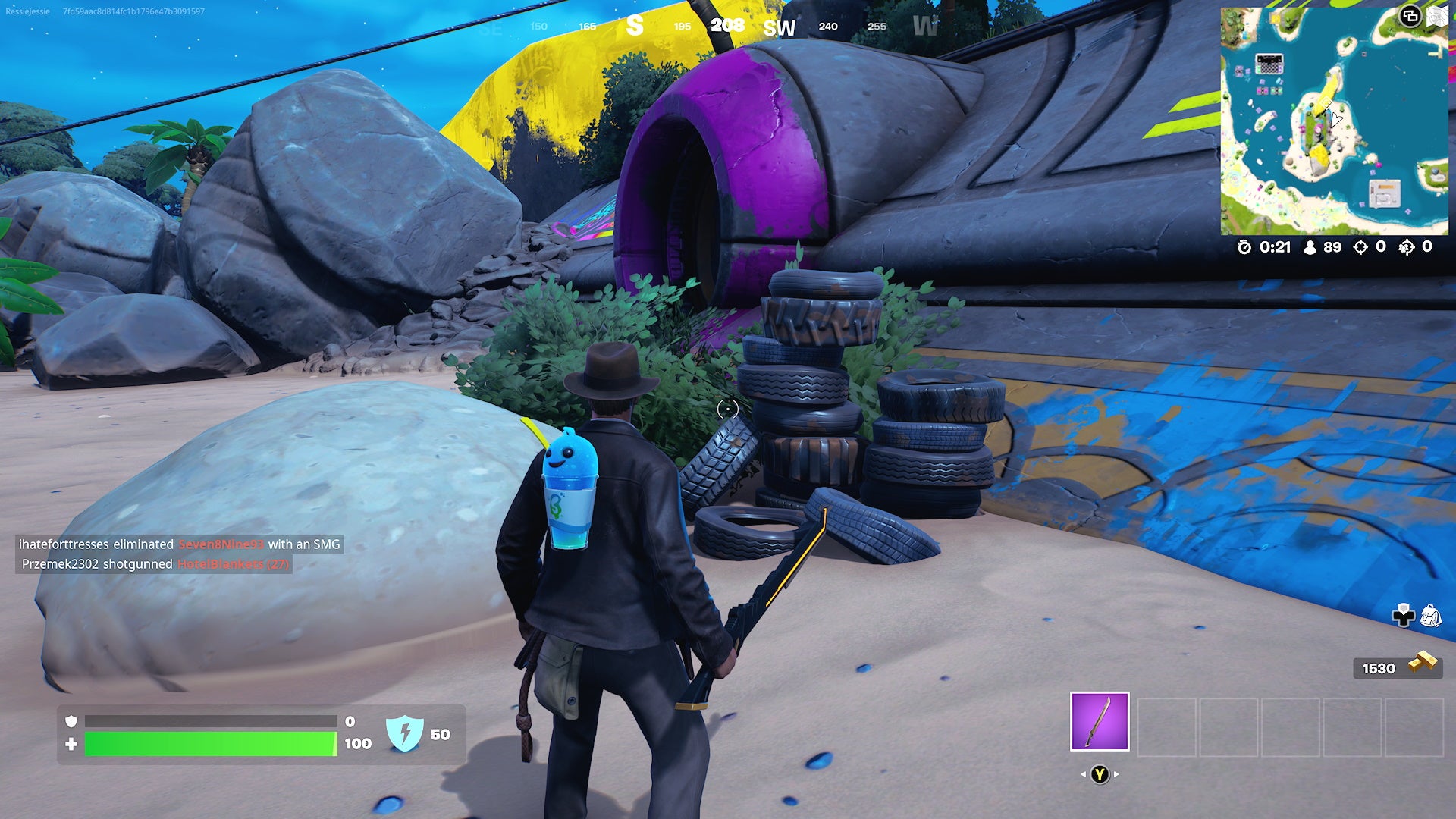This screenshot has height=819, width=1456.
Task: Click the match timer stopwatch icon
Action: [x=1244, y=247]
